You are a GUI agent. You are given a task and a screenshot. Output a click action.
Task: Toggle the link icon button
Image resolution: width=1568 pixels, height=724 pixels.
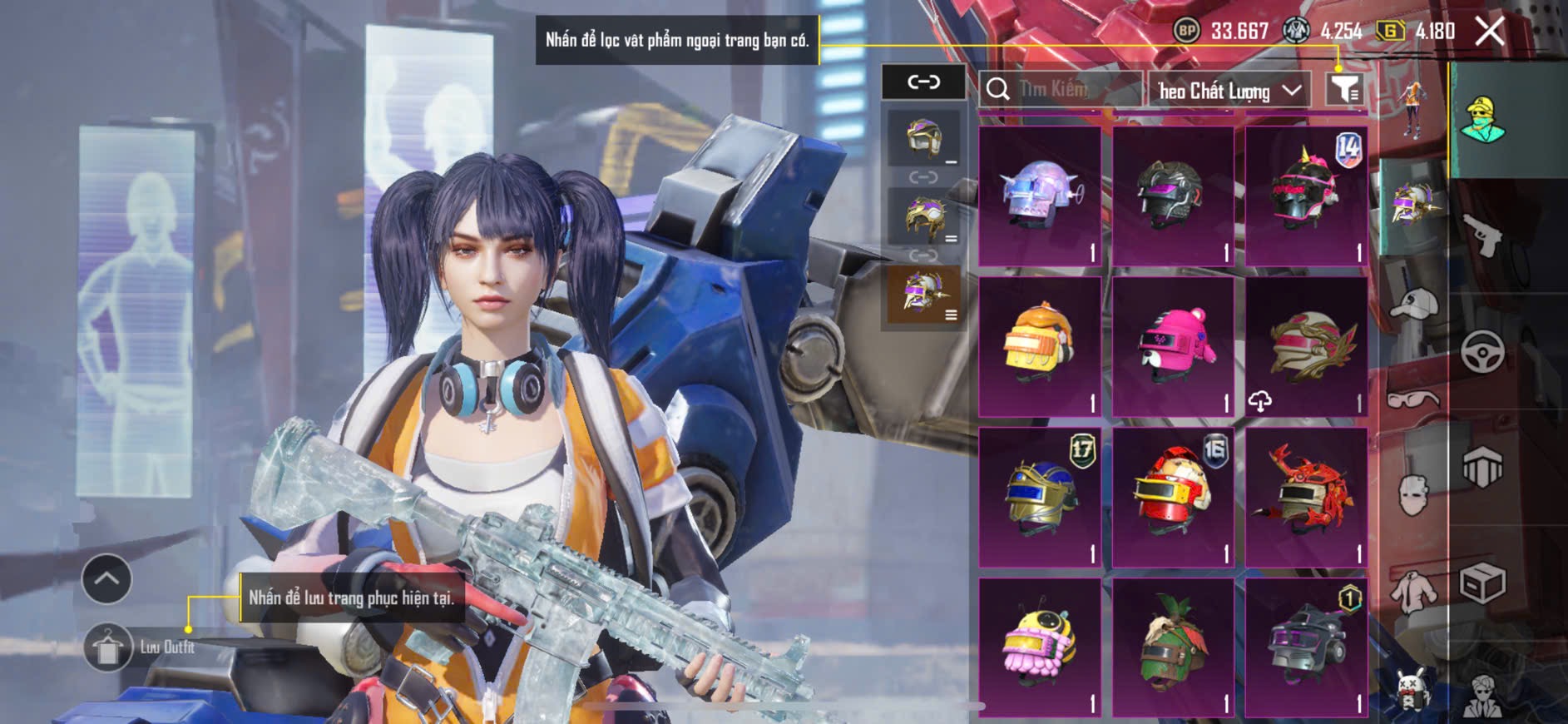923,82
